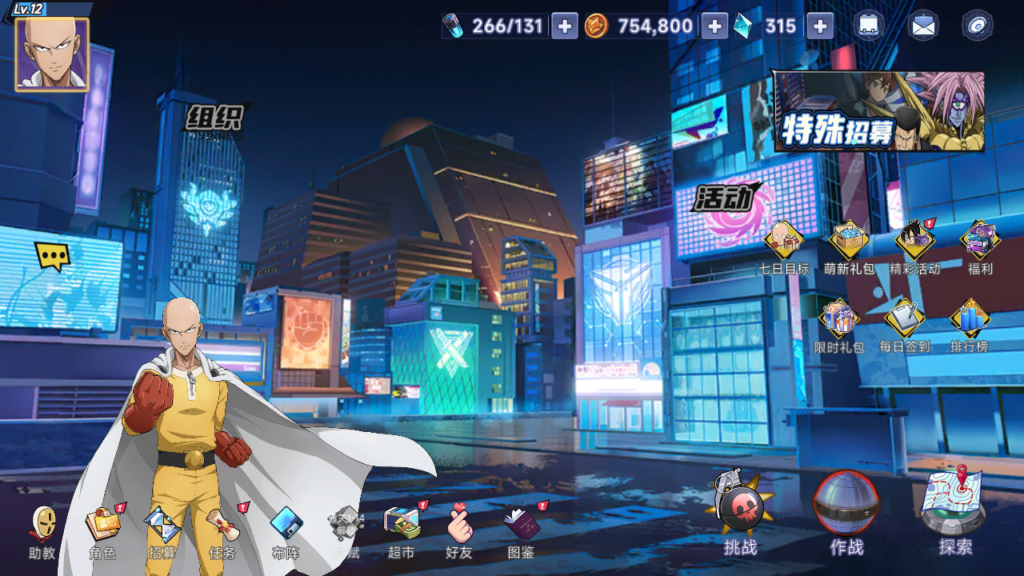The height and width of the screenshot is (576, 1024).
Task: Open 超市 supermarket shop
Action: (401, 528)
